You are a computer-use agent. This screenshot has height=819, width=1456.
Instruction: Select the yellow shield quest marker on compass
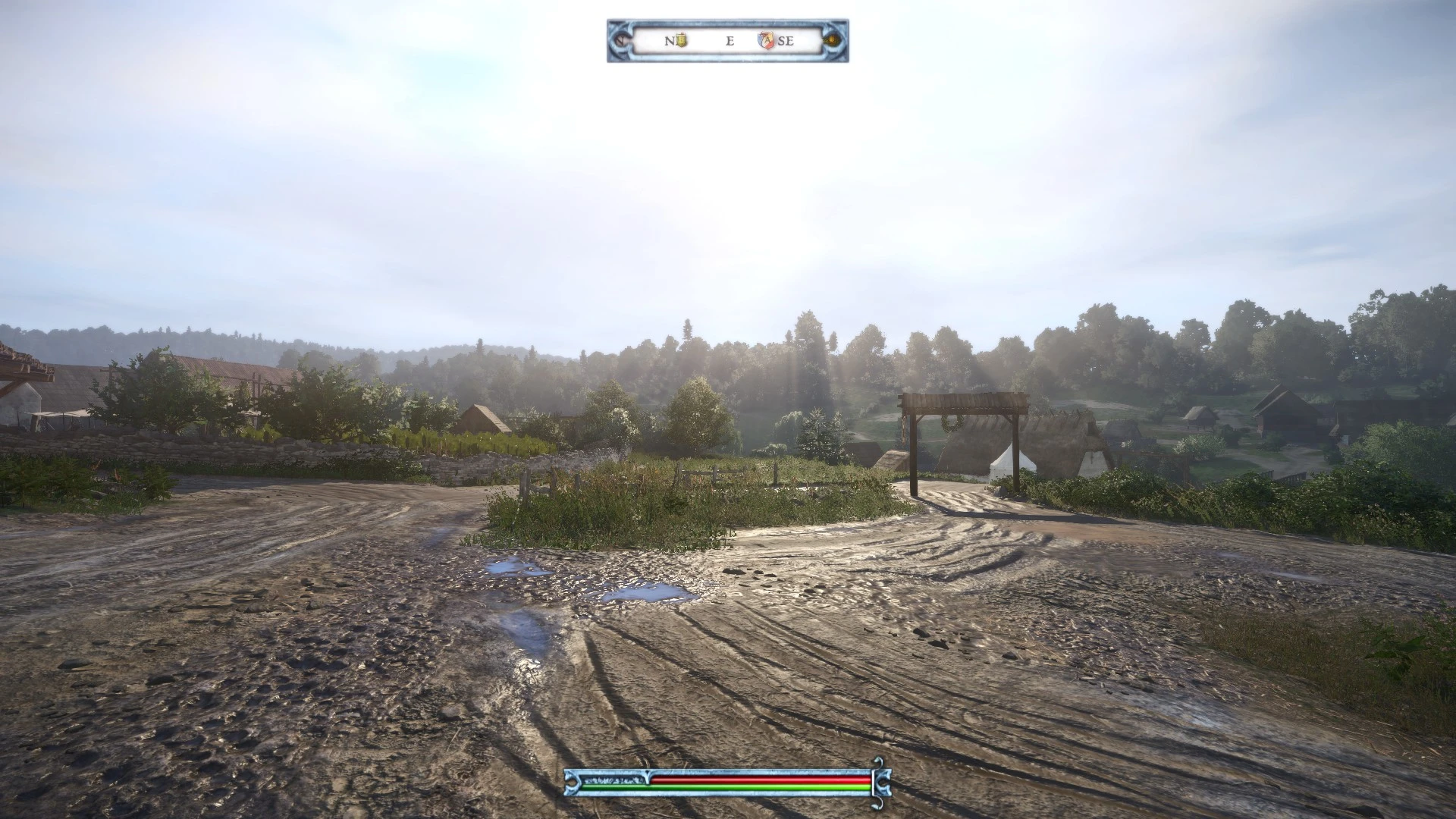coord(681,40)
